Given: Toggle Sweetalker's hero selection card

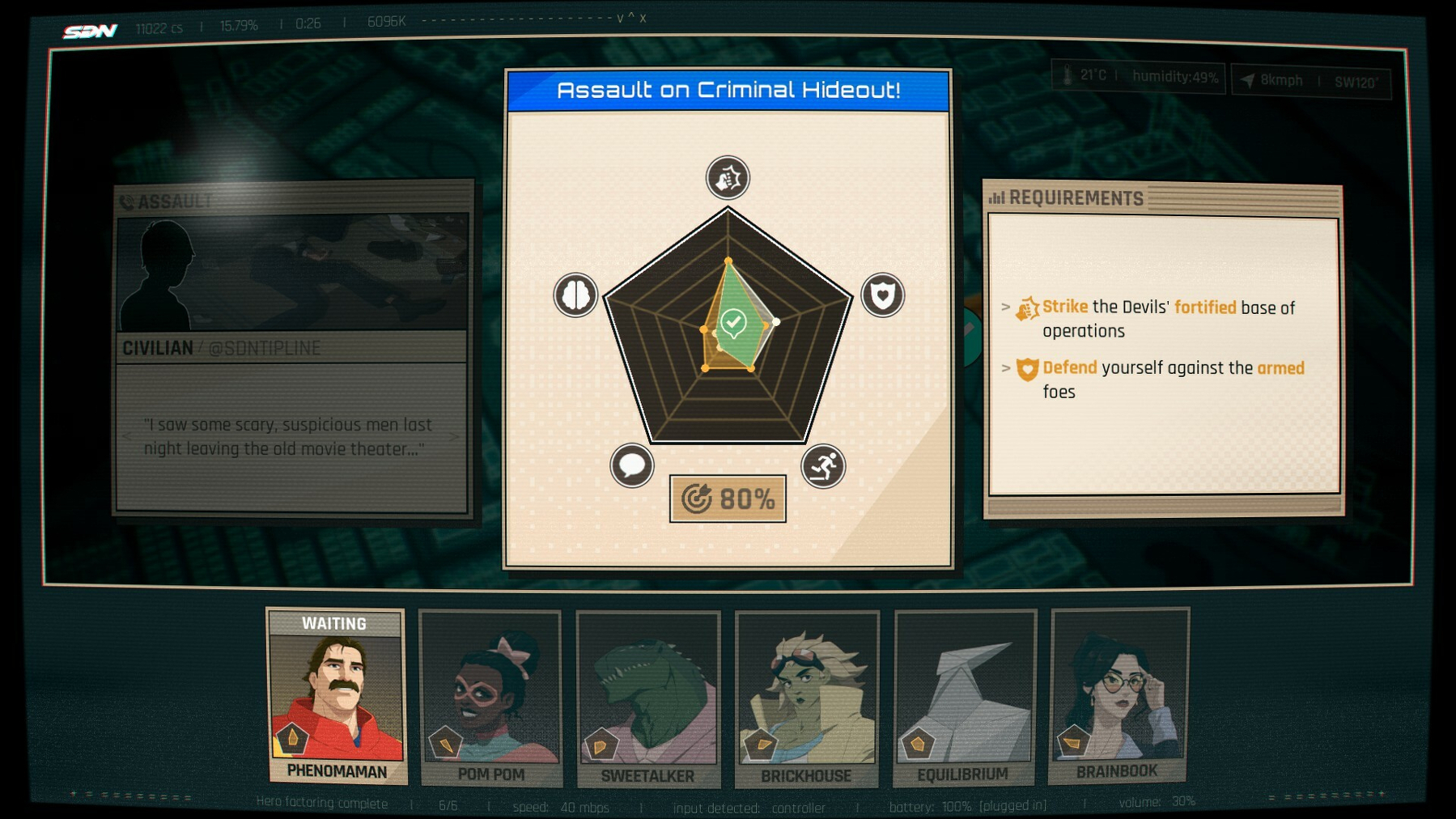Looking at the screenshot, I should pyautogui.click(x=647, y=698).
